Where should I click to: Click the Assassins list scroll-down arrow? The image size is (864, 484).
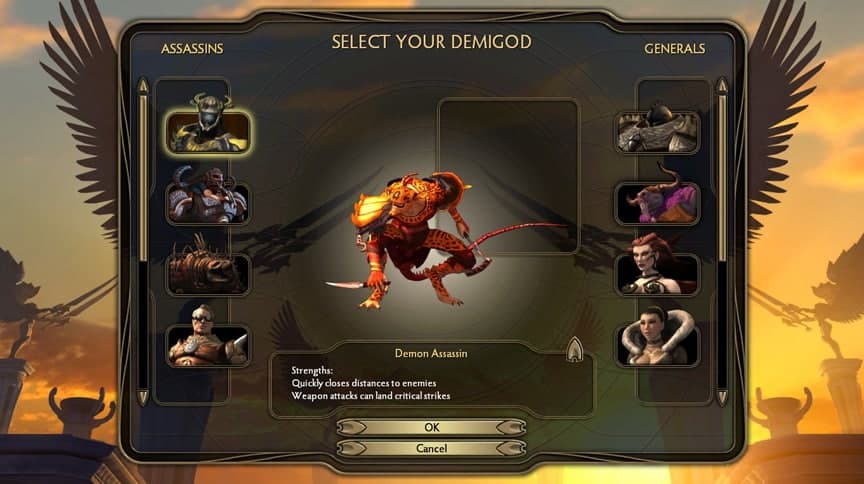(143, 397)
